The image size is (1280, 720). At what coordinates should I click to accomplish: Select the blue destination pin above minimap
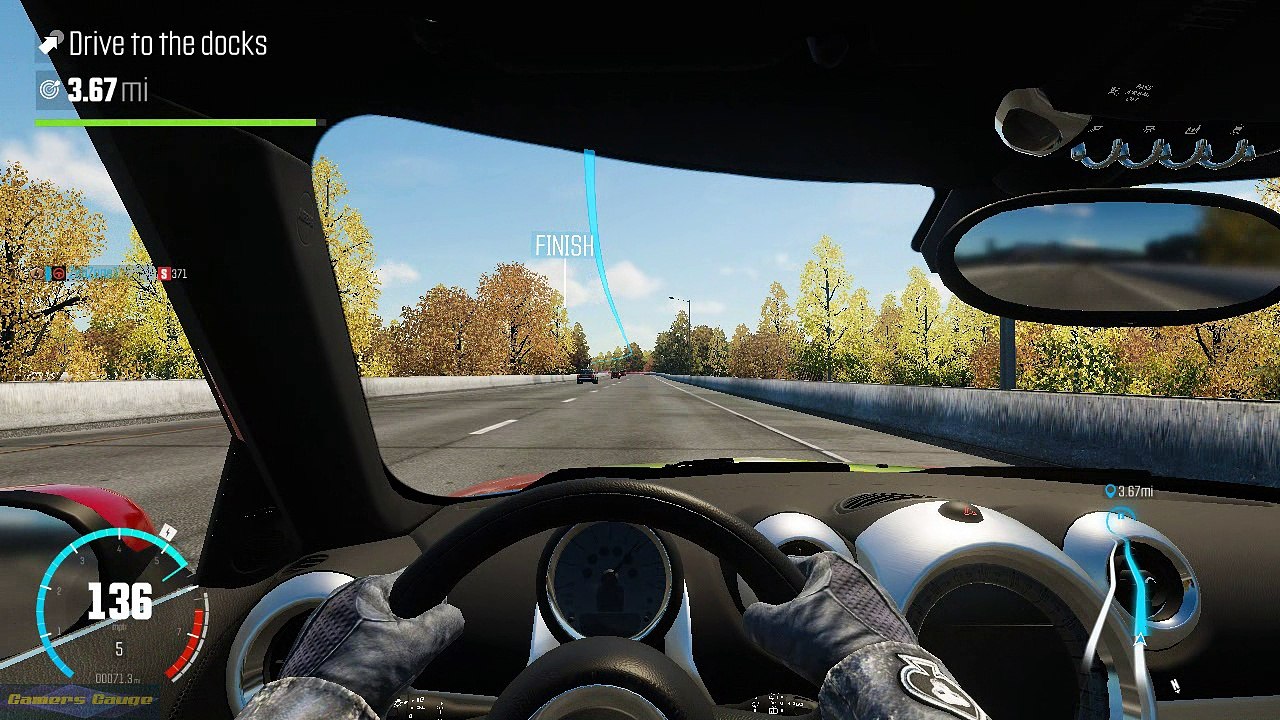click(1110, 491)
